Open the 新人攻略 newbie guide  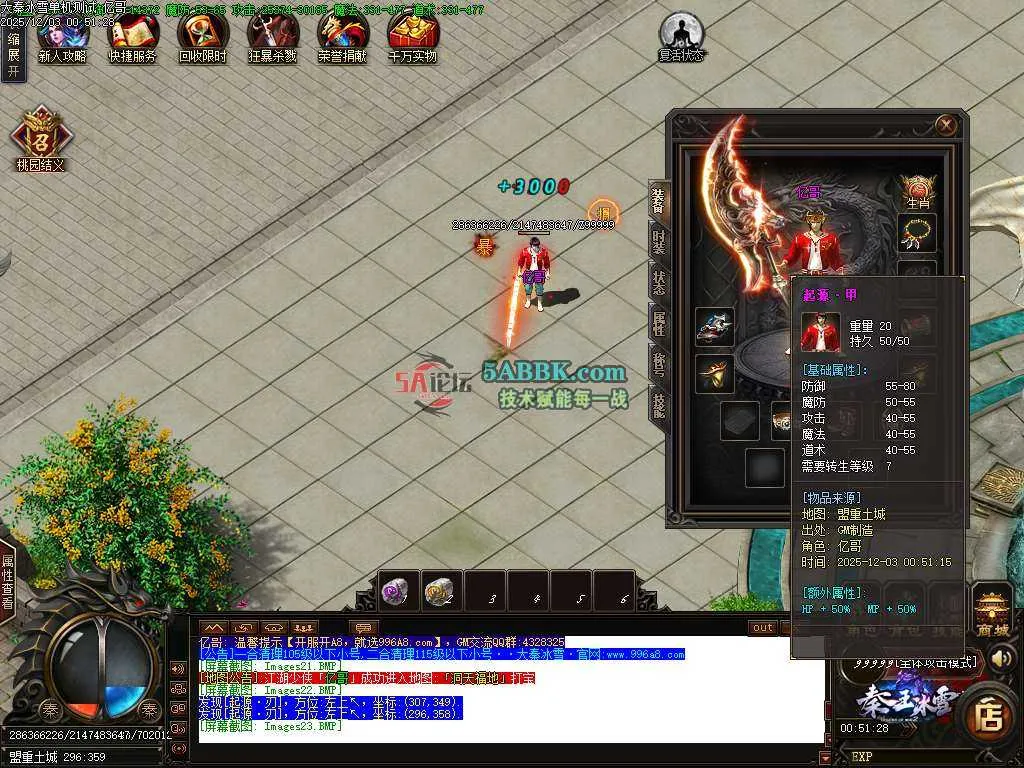[62, 38]
